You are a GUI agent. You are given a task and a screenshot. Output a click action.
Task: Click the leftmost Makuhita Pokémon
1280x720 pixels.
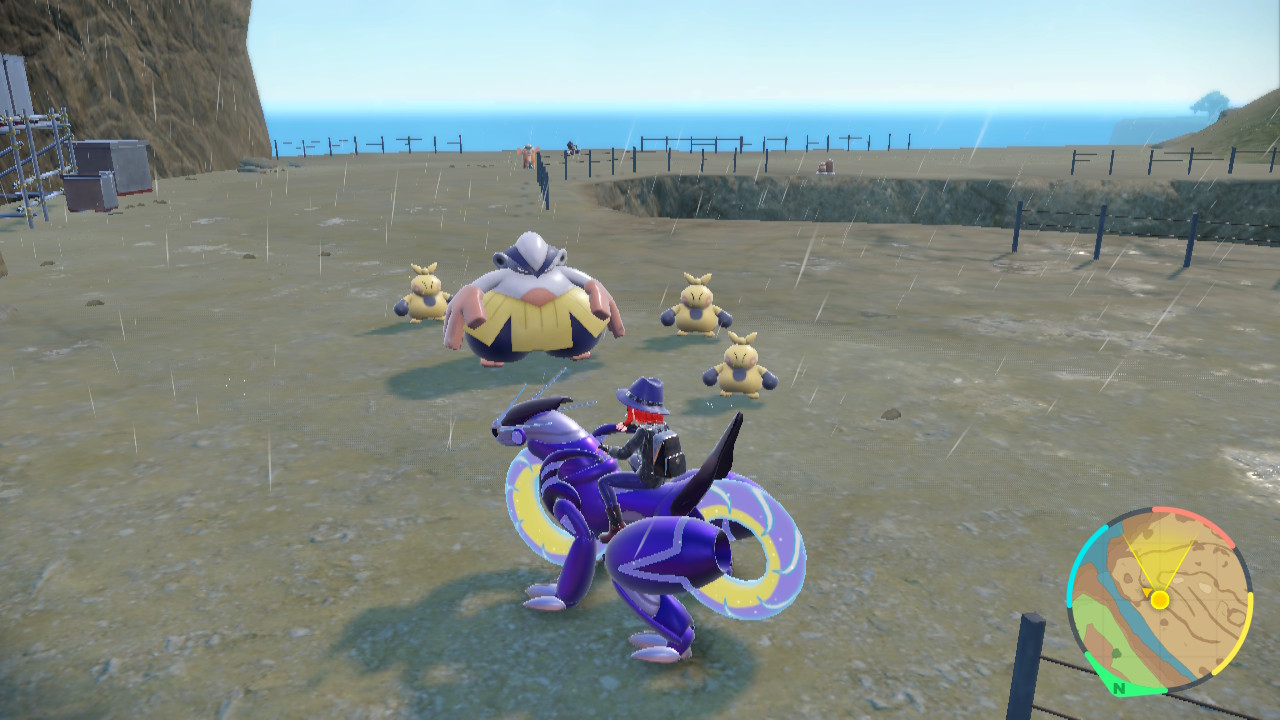click(x=428, y=295)
